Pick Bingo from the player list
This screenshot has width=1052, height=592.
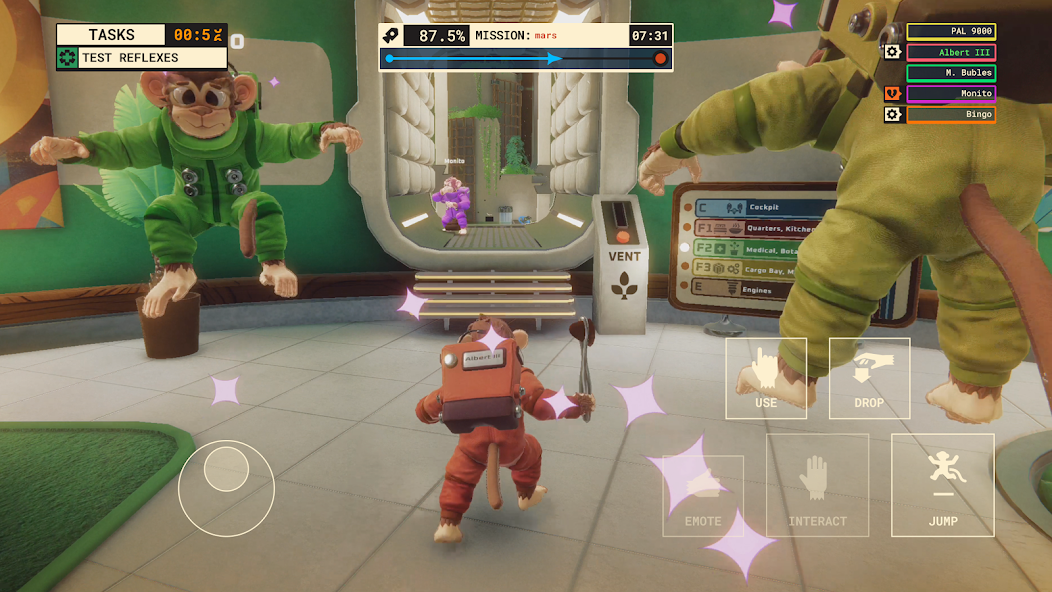tap(950, 115)
